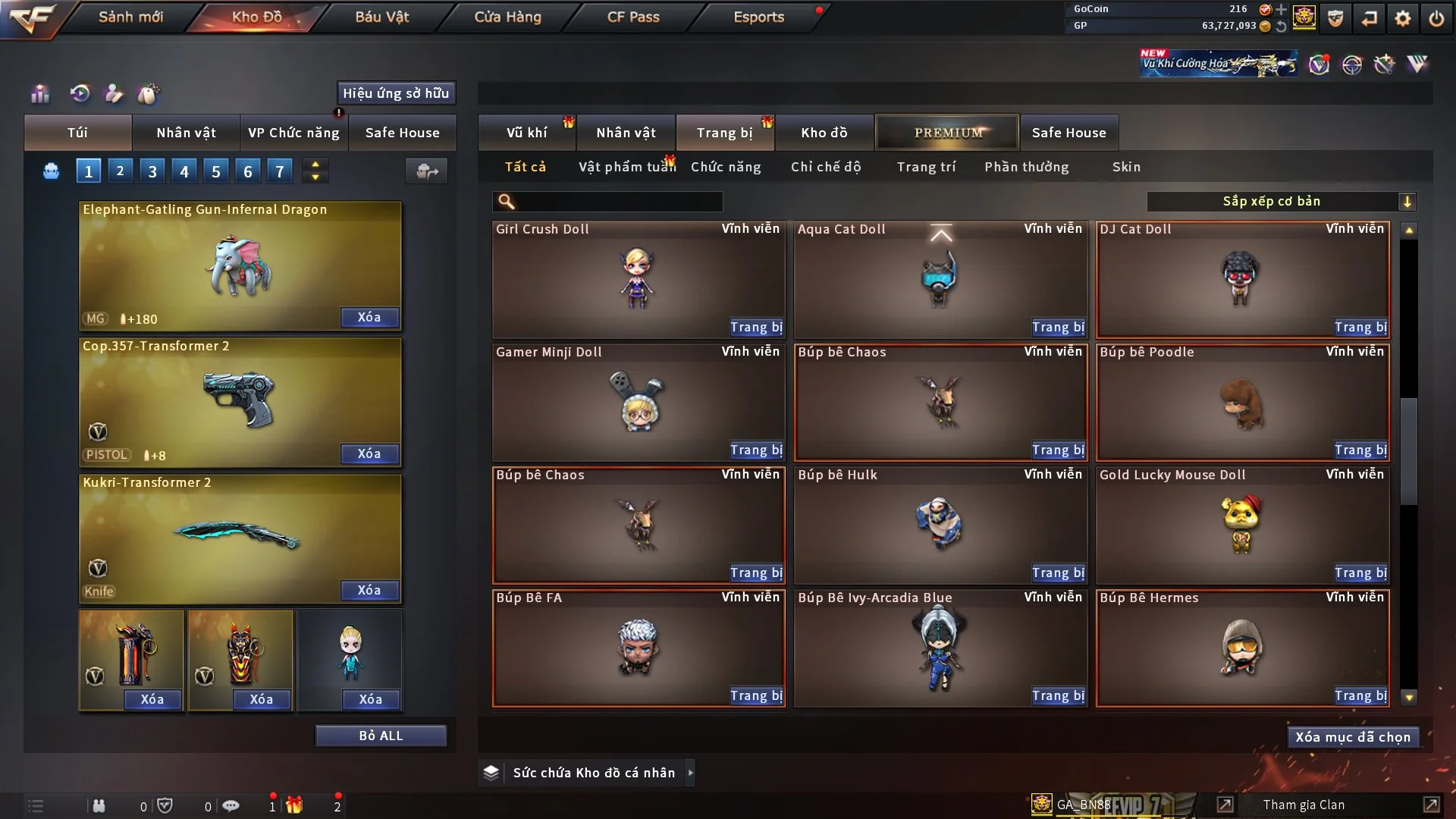Switch to bag number 3
The width and height of the screenshot is (1456, 819).
click(152, 171)
